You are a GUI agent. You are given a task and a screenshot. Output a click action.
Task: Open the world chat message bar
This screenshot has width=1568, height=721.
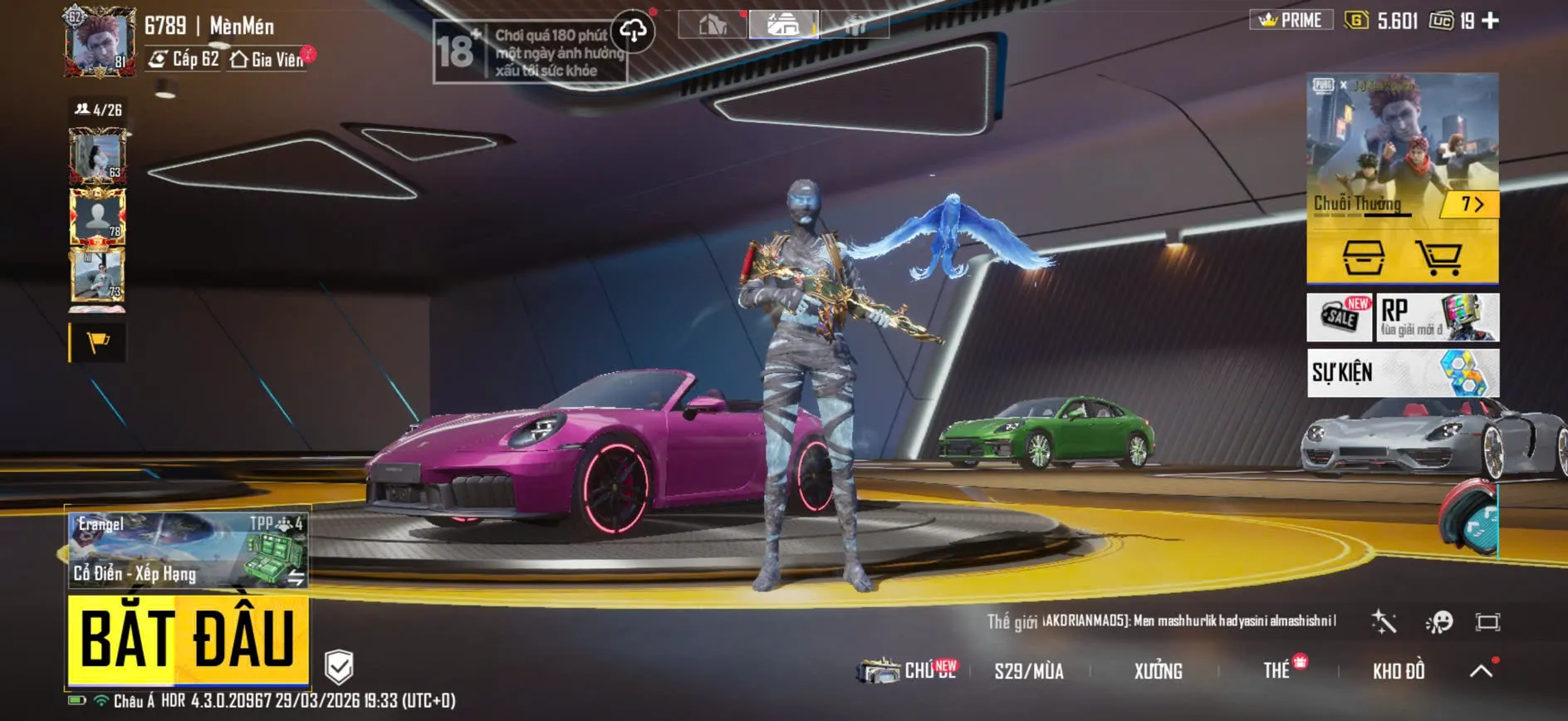click(1163, 621)
